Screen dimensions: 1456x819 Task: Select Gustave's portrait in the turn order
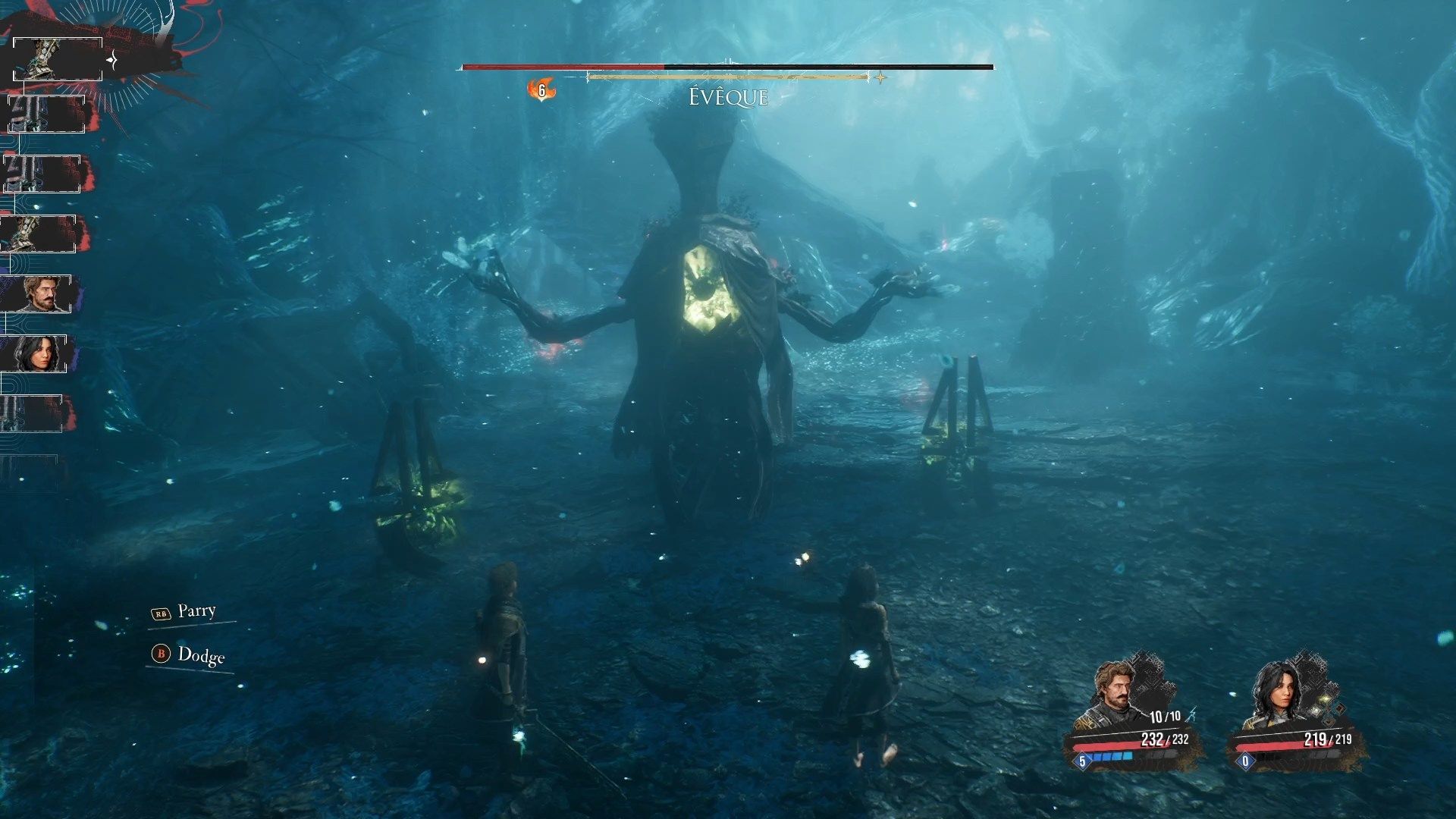coord(38,293)
